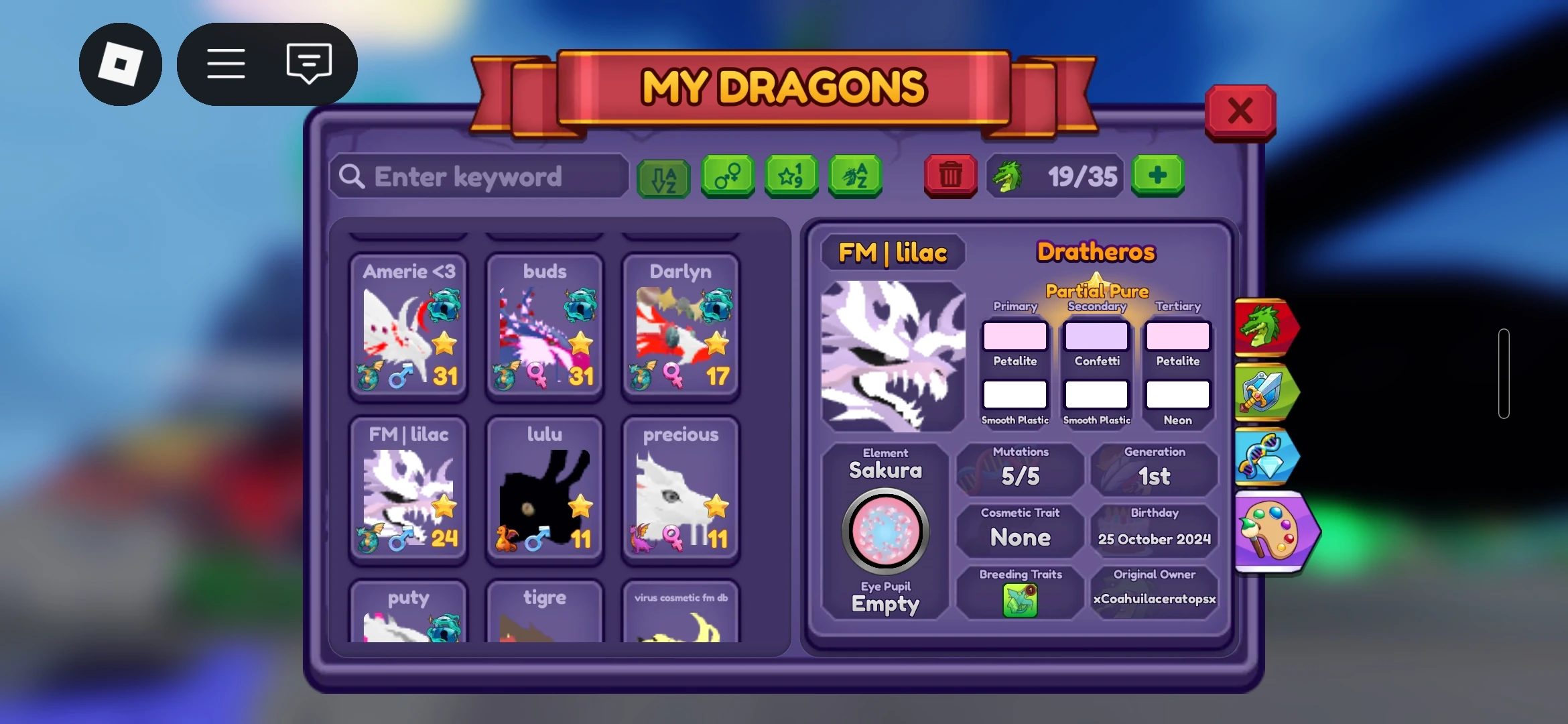Filter dragons by gender
1568x724 pixels.
coord(727,176)
